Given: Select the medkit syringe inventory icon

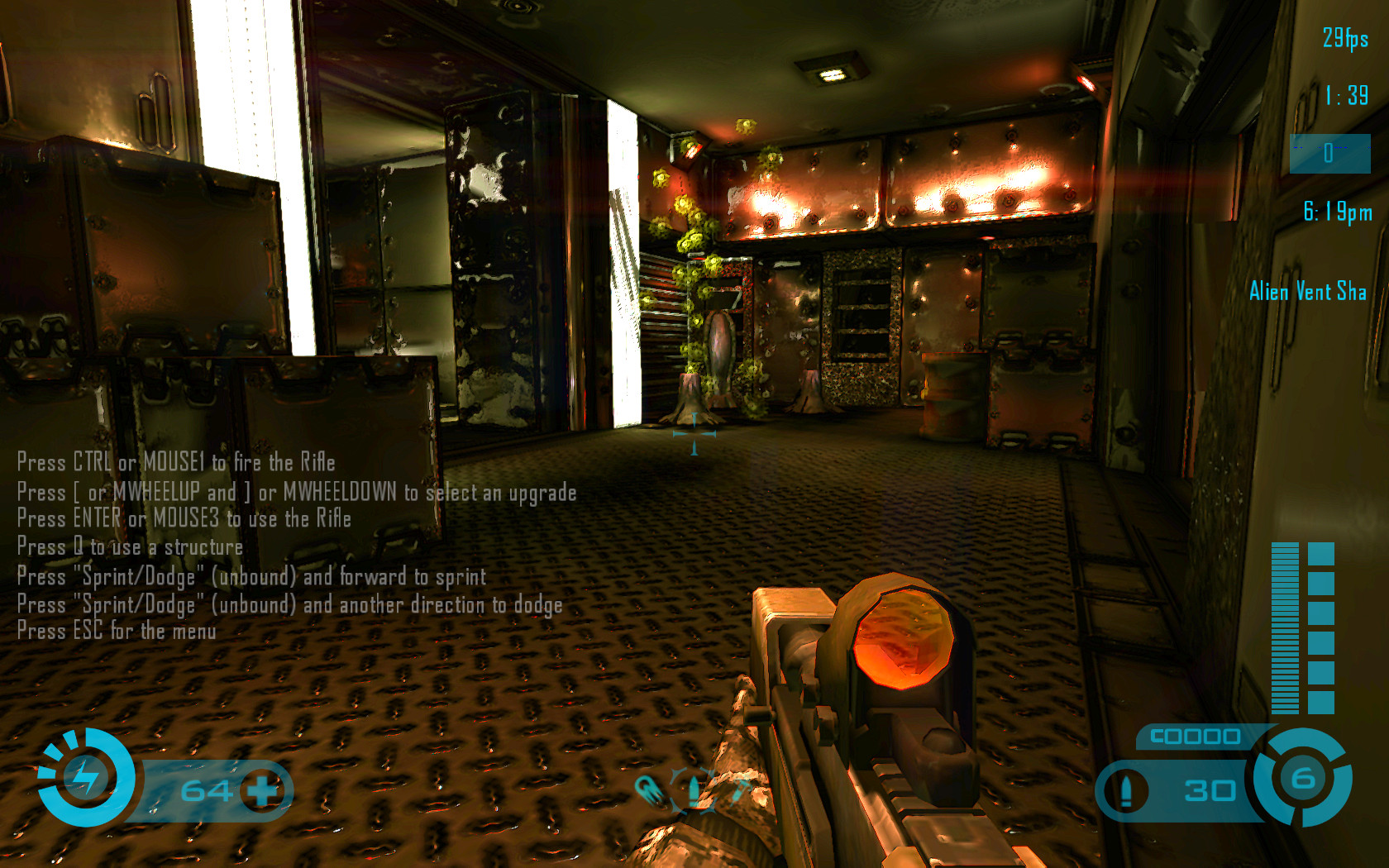Looking at the screenshot, I should click(x=738, y=789).
